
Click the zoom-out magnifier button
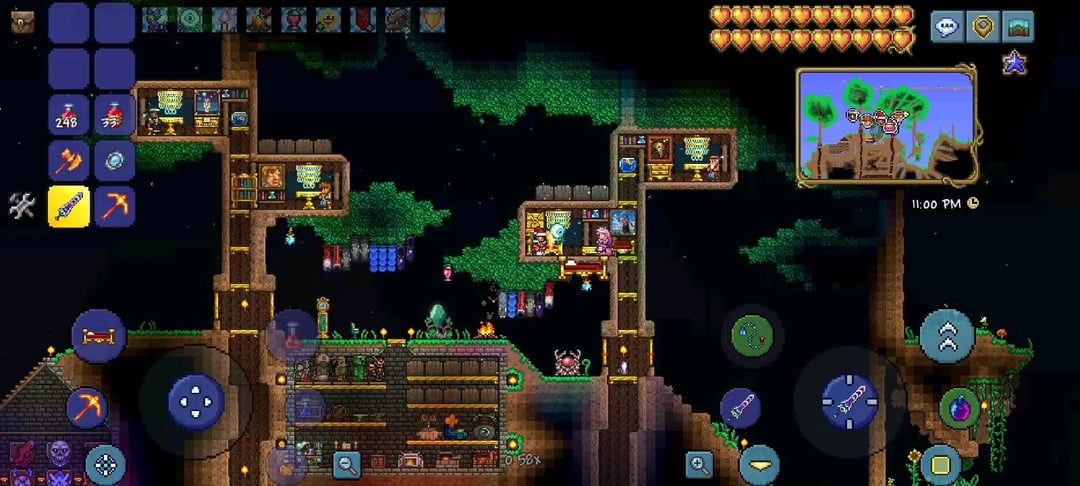pyautogui.click(x=347, y=462)
